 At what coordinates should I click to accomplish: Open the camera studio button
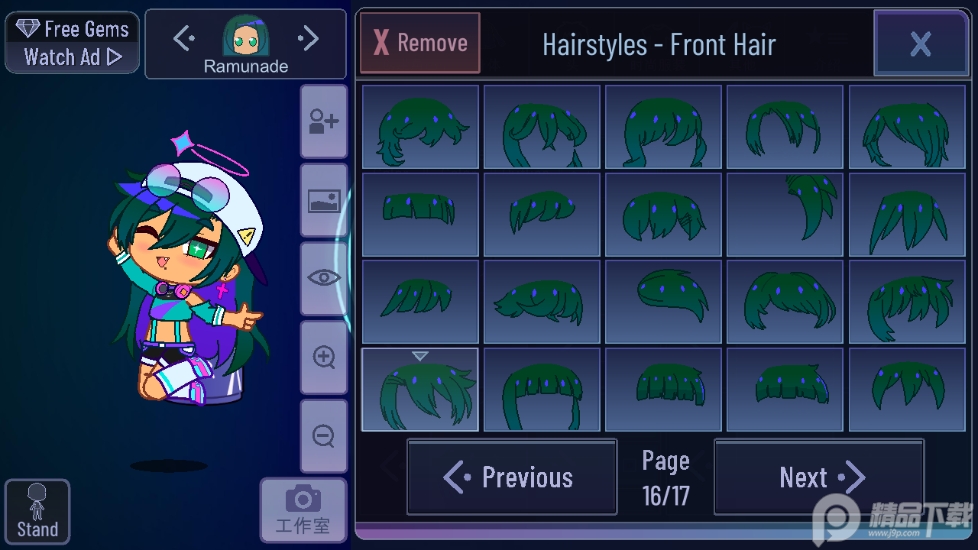tap(303, 510)
